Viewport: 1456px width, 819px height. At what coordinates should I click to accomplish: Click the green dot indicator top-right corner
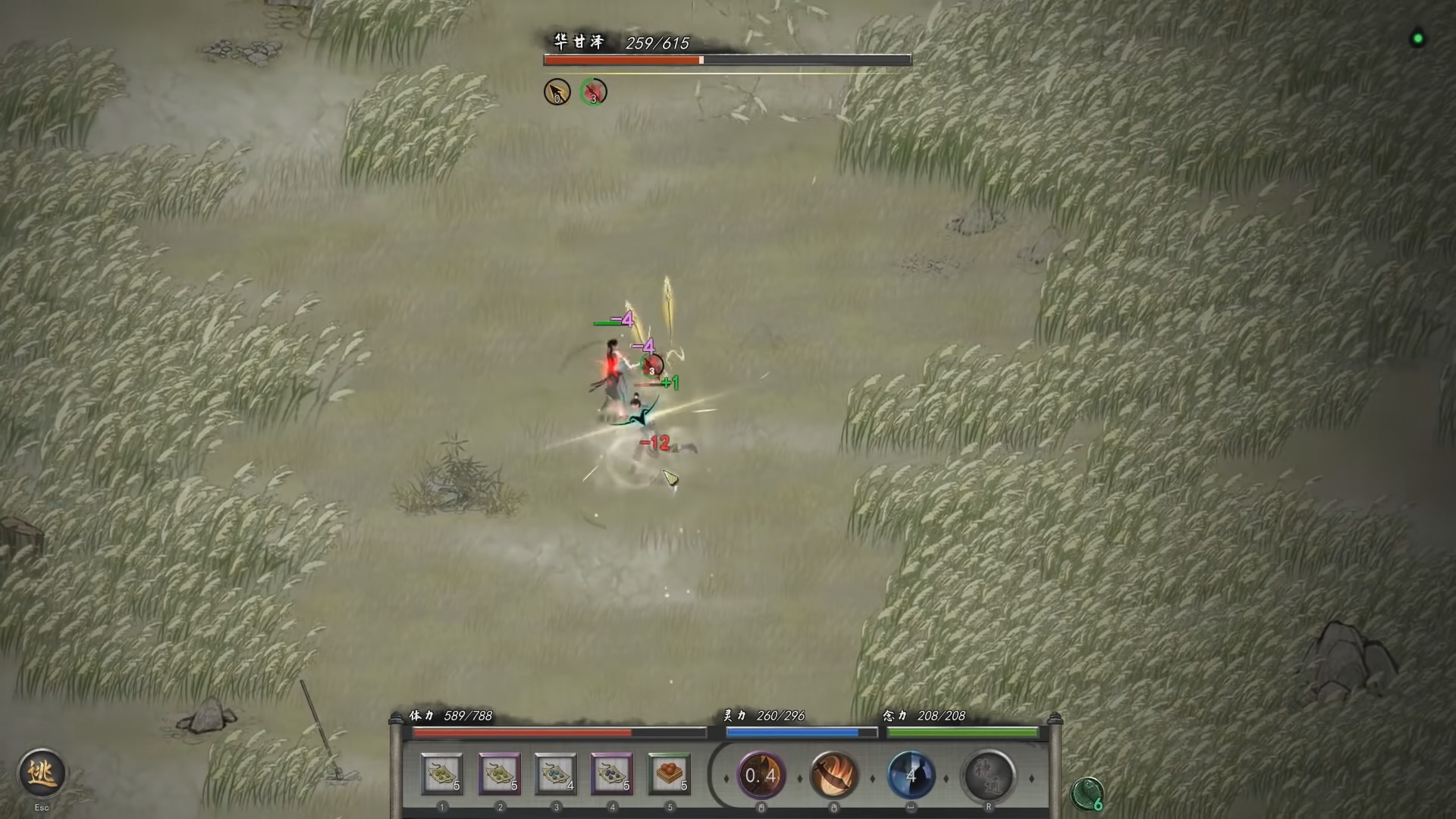click(x=1417, y=39)
